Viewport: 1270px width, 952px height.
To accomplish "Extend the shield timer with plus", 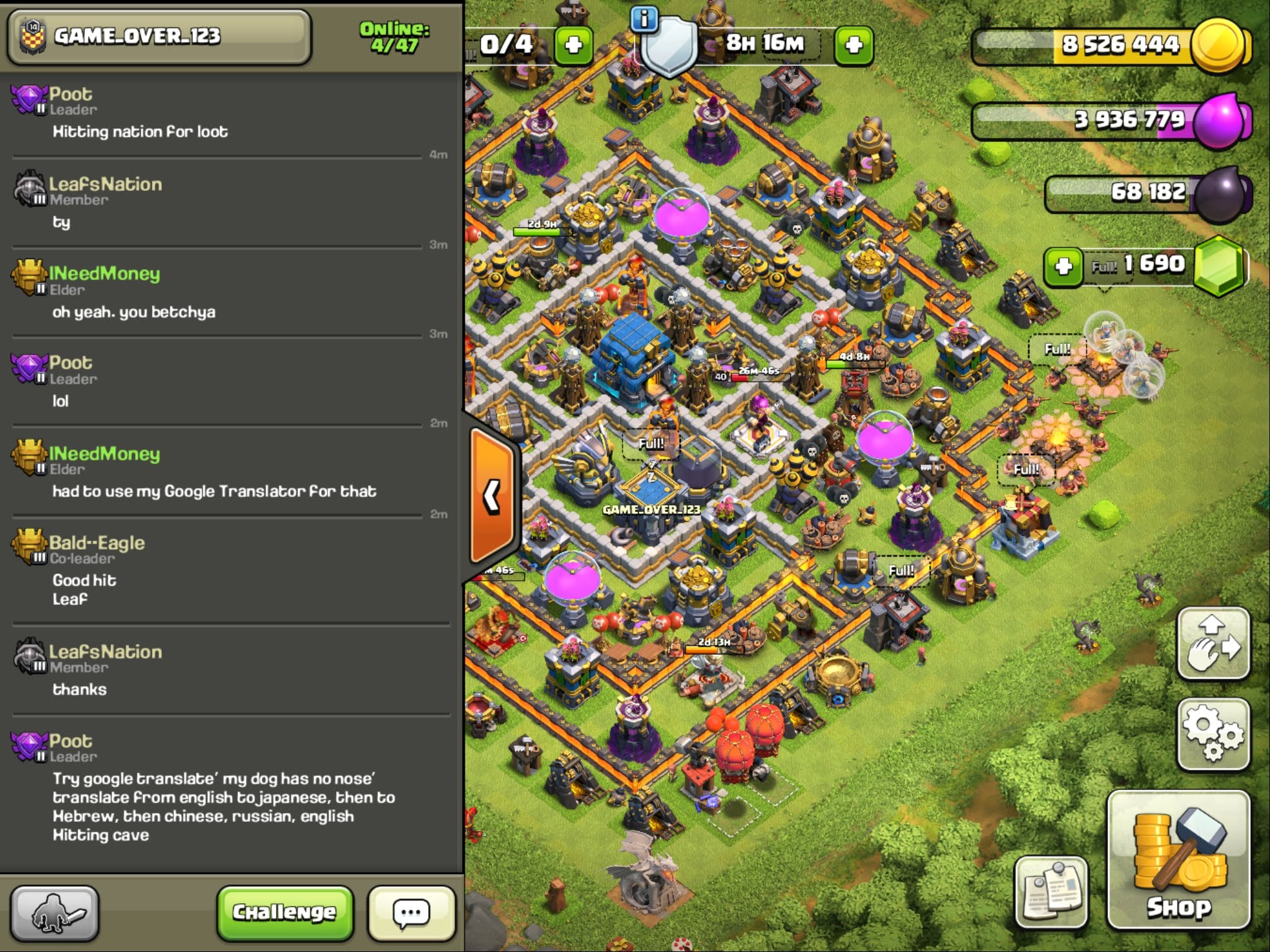I will (x=853, y=45).
